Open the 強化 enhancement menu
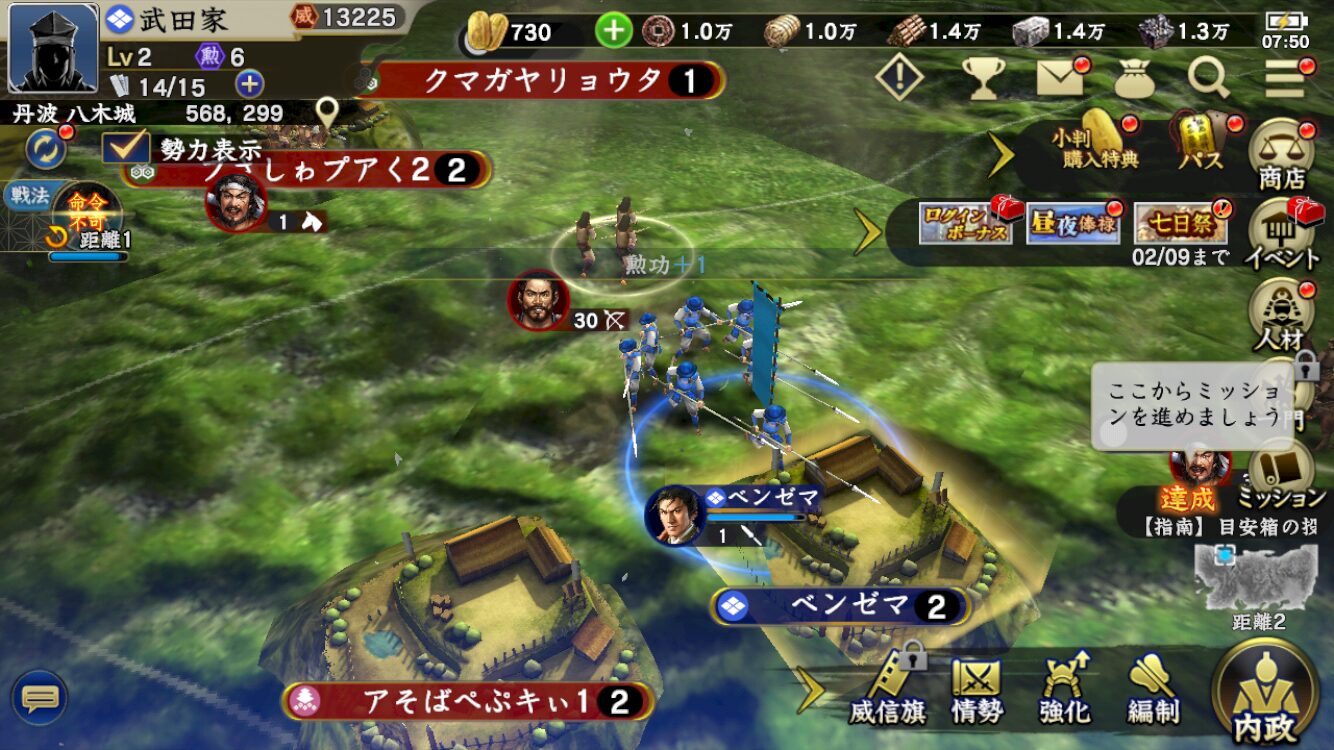1334x750 pixels. [1064, 690]
